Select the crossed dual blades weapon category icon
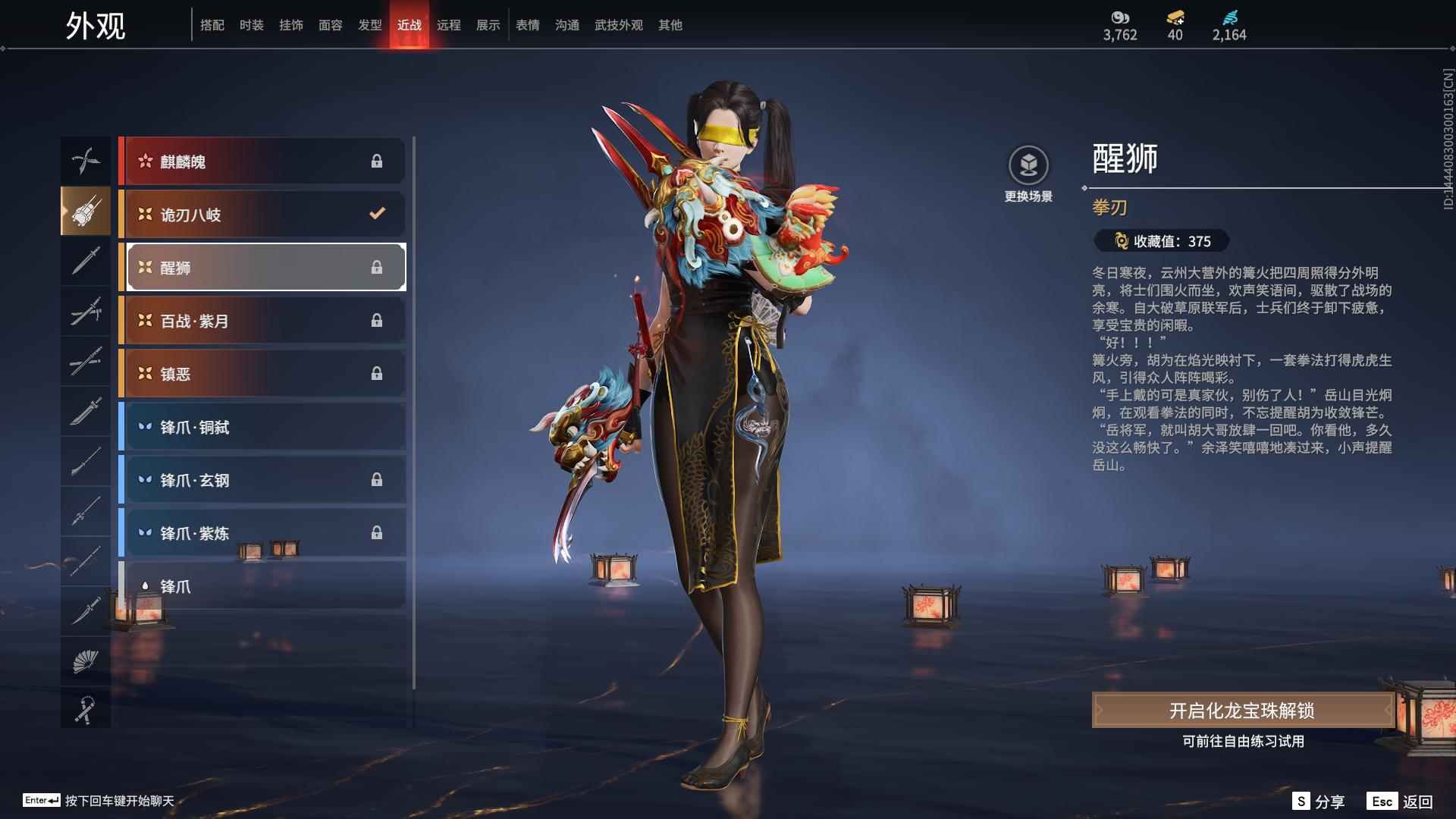The width and height of the screenshot is (1456, 819). coord(86,160)
